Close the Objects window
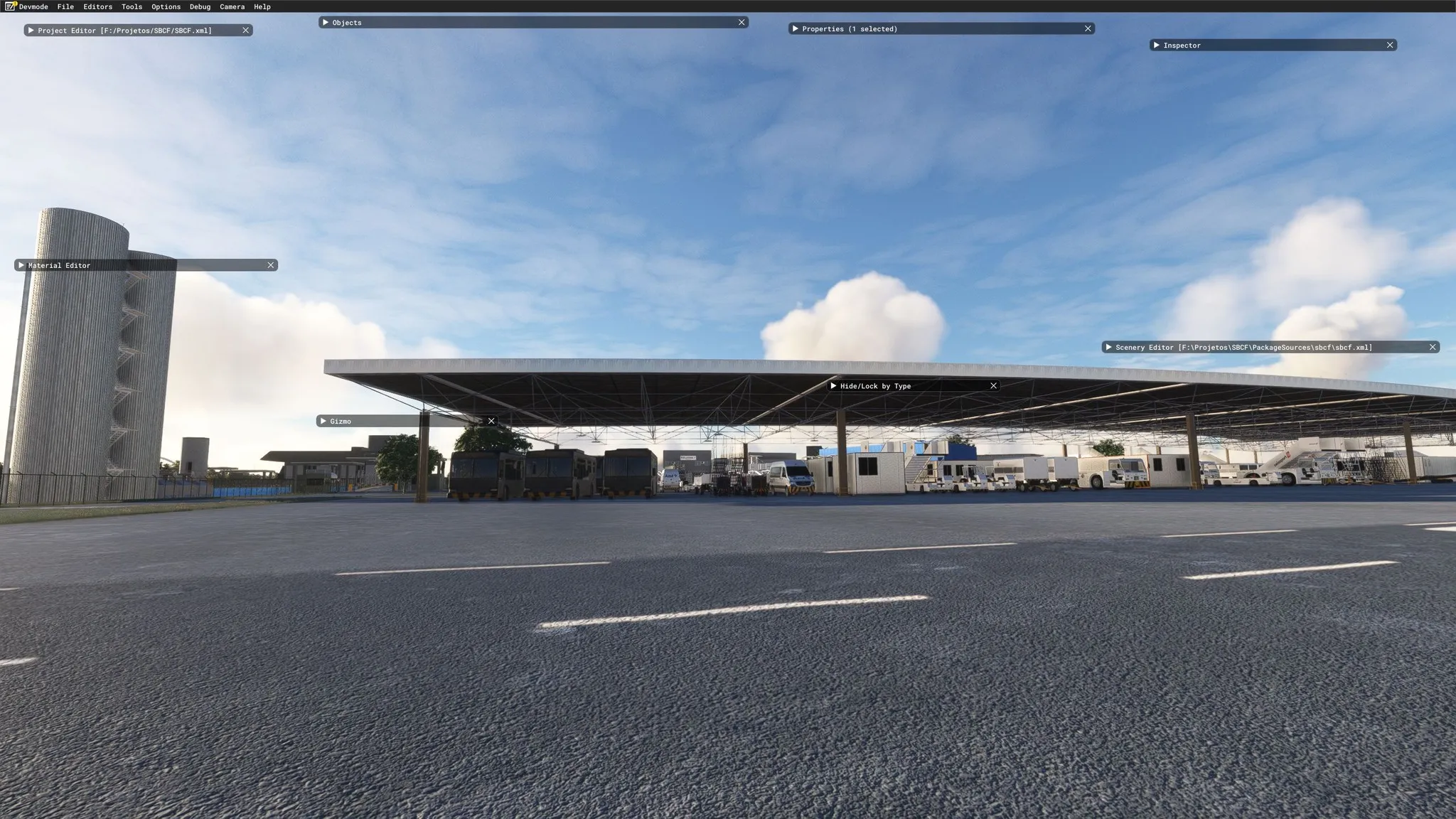1456x819 pixels. coord(742,23)
